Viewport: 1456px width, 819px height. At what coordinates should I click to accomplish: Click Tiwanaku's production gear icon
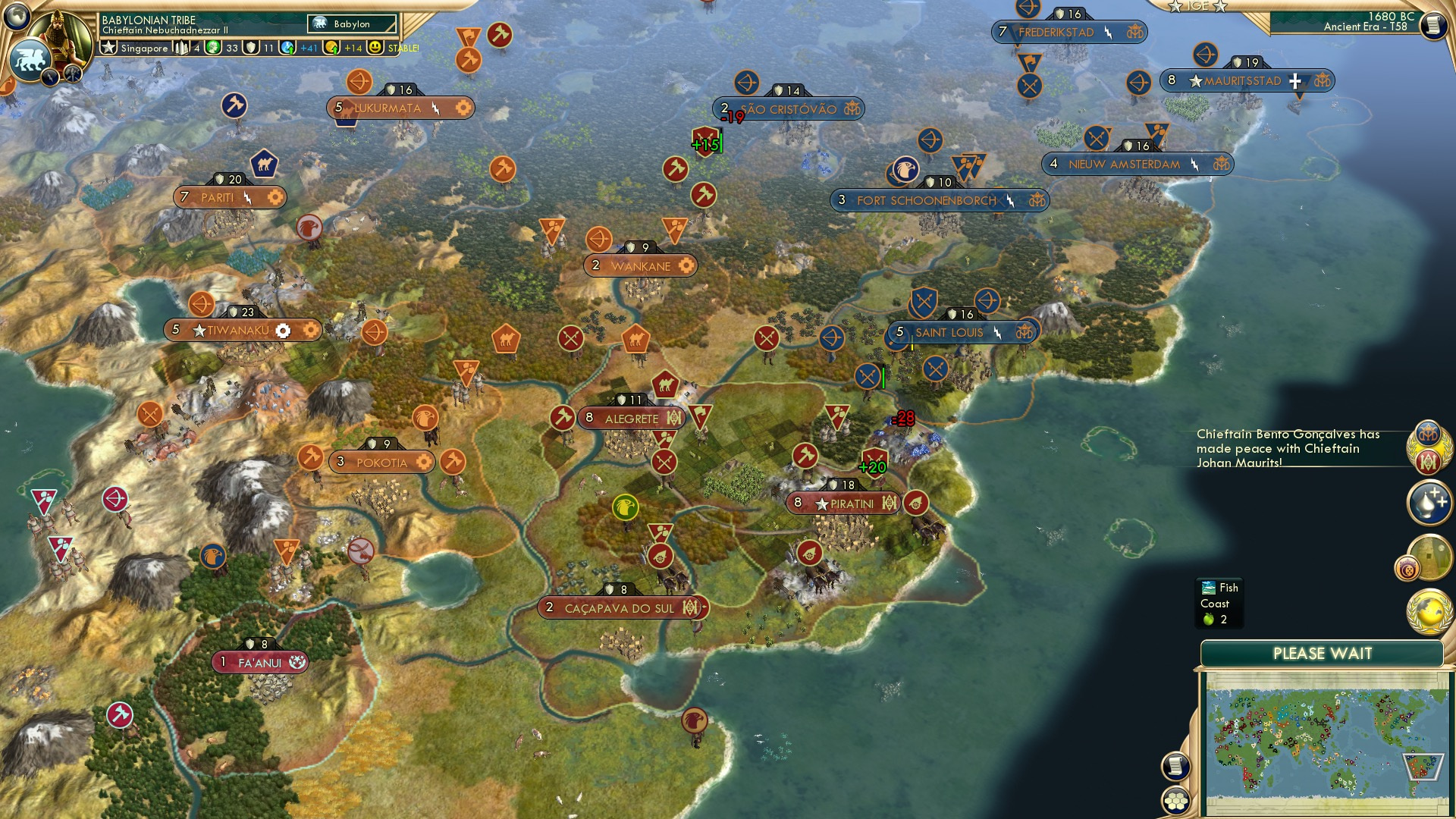click(x=283, y=330)
